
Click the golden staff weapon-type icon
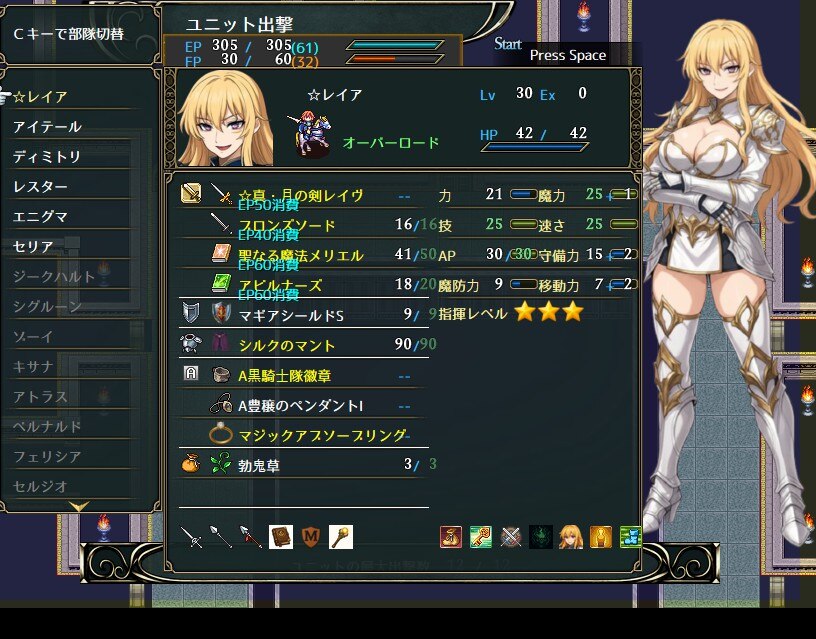coord(341,537)
